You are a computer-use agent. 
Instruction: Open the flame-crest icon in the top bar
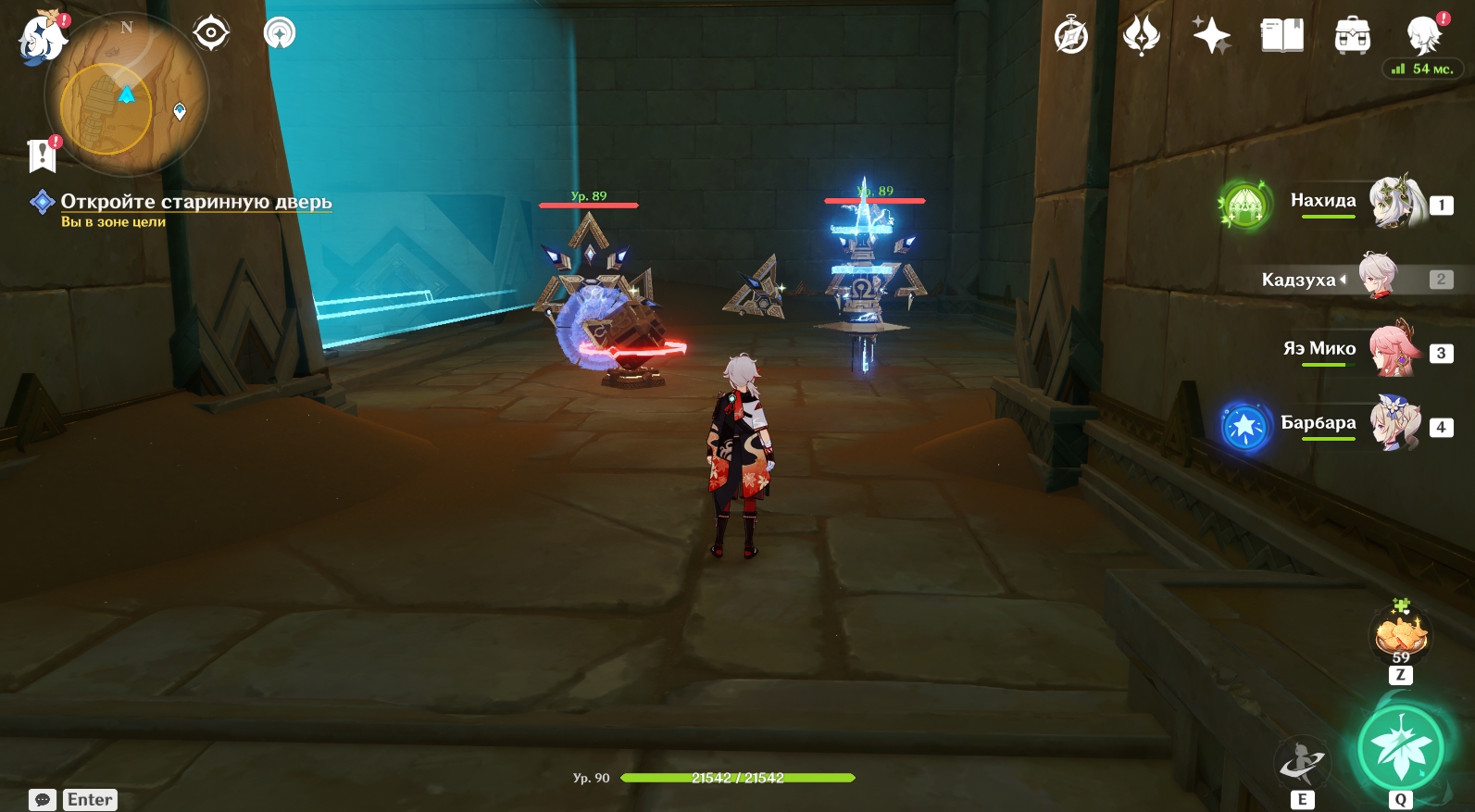tap(1141, 37)
